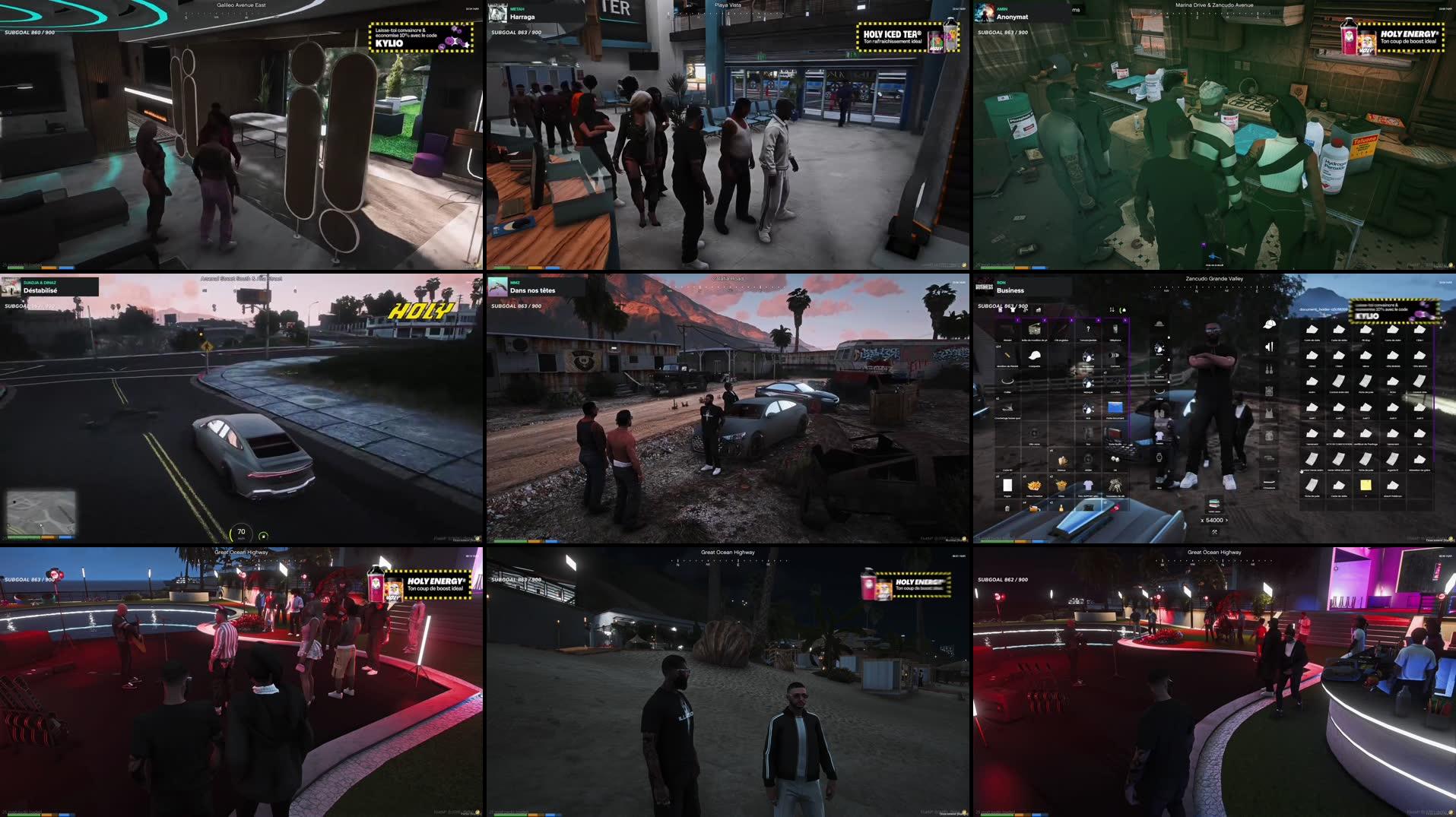
Task: Click the KYLIO discount code banner
Action: (x=1395, y=313)
